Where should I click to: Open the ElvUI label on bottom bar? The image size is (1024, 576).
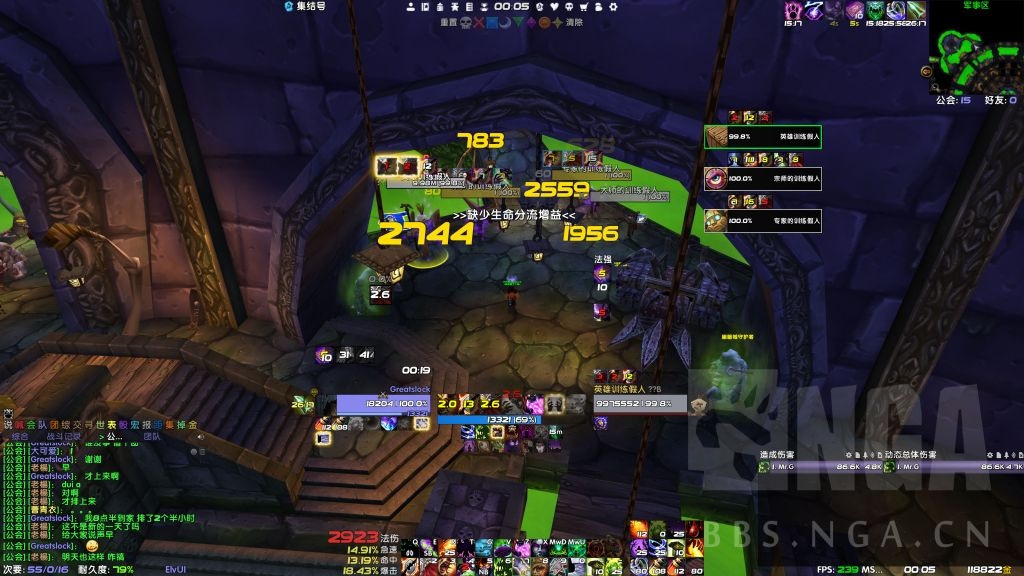point(176,569)
